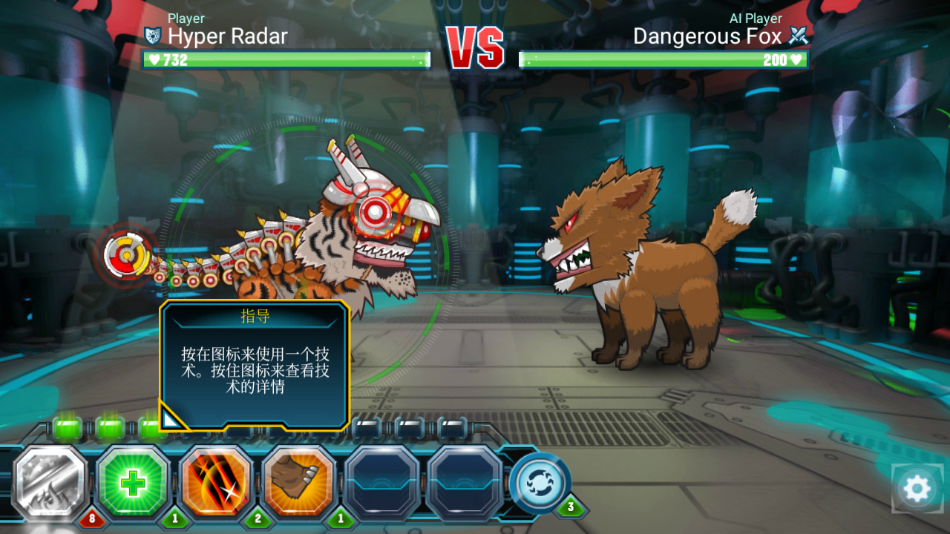Select the brown paw strike skill
This screenshot has height=534, width=950.
tap(298, 483)
